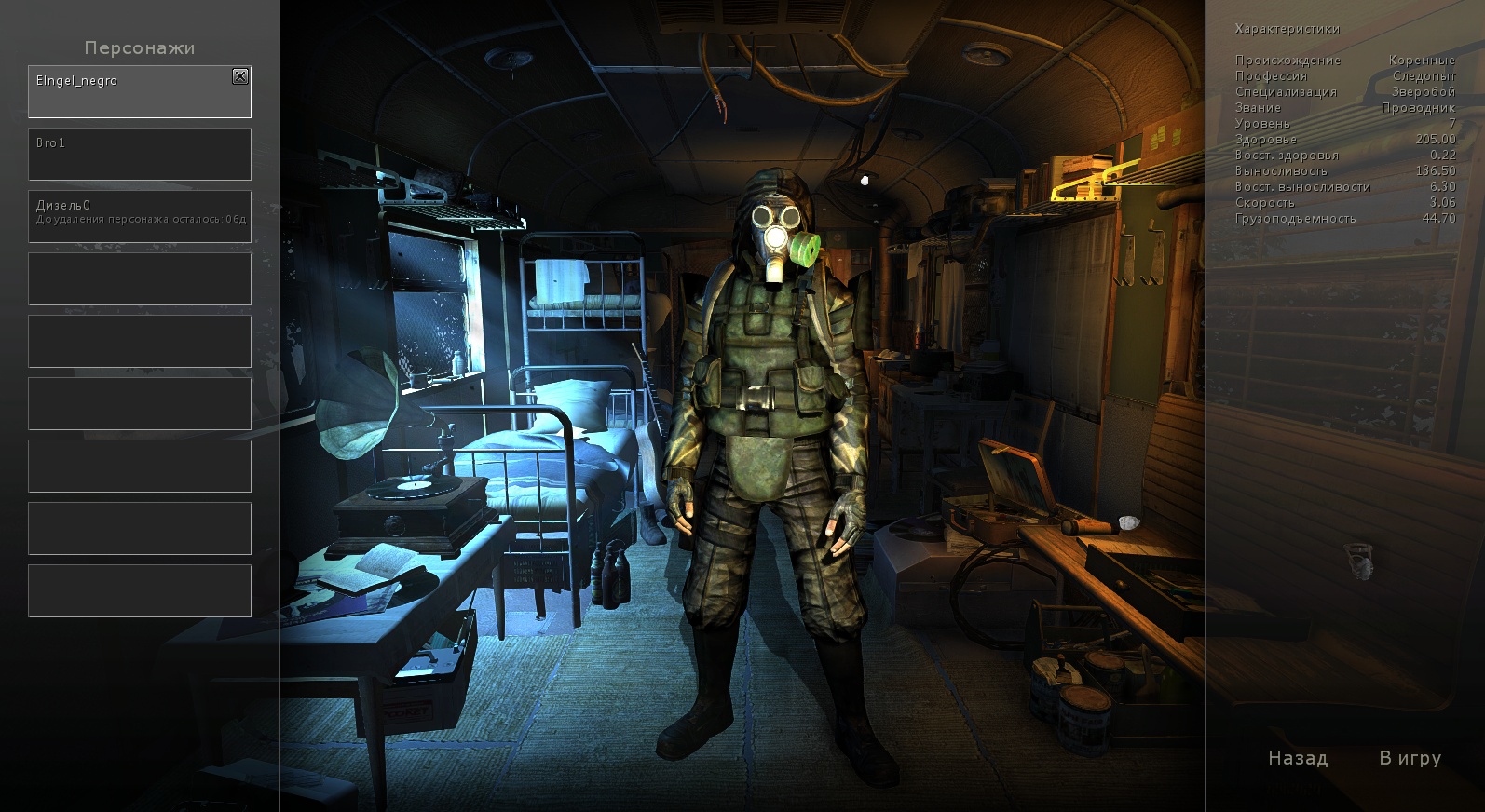Select the Elngel_negro character slot
Screen dimensions: 1485x812
130,93
